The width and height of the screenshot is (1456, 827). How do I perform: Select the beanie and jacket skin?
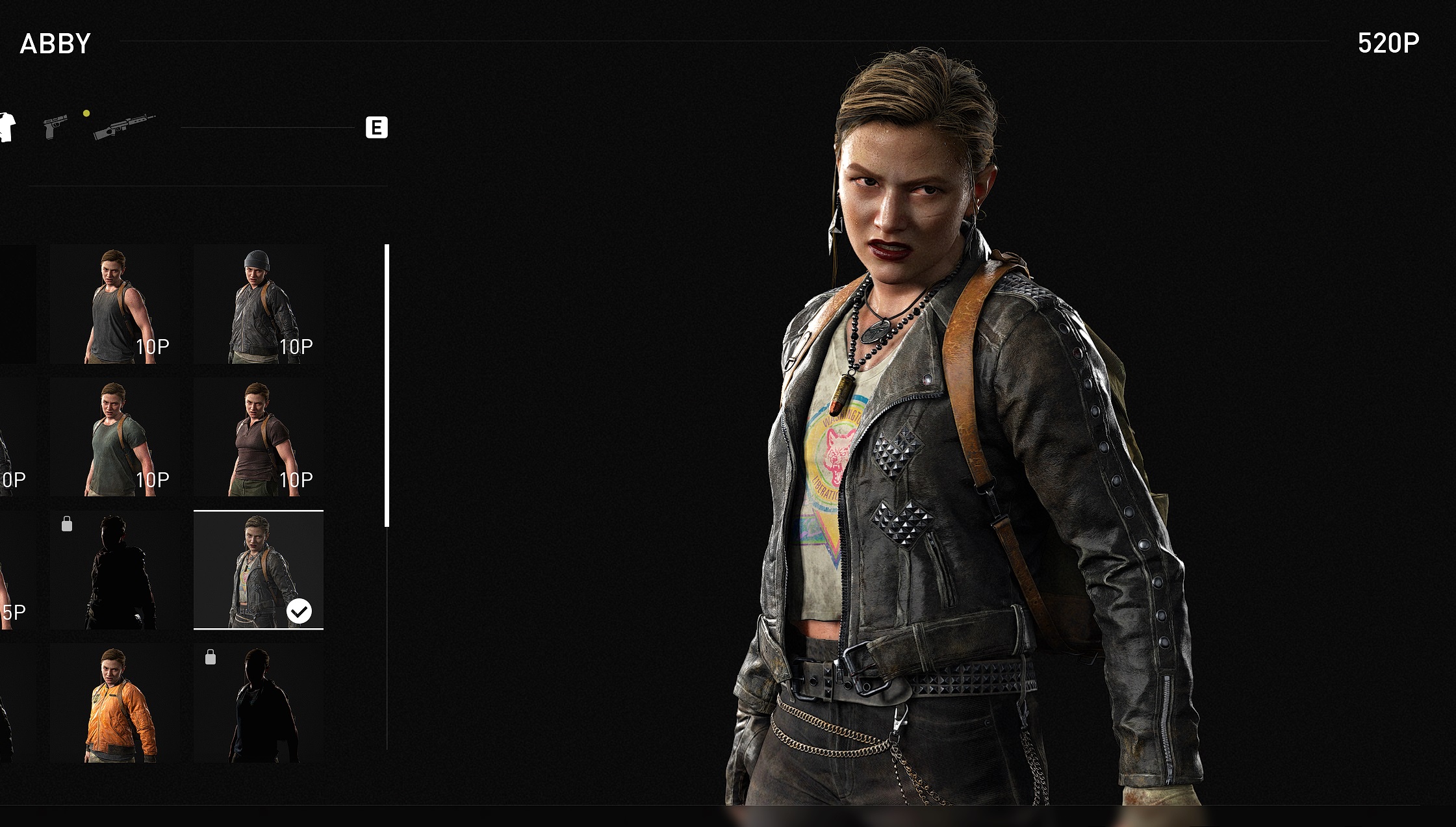[259, 305]
